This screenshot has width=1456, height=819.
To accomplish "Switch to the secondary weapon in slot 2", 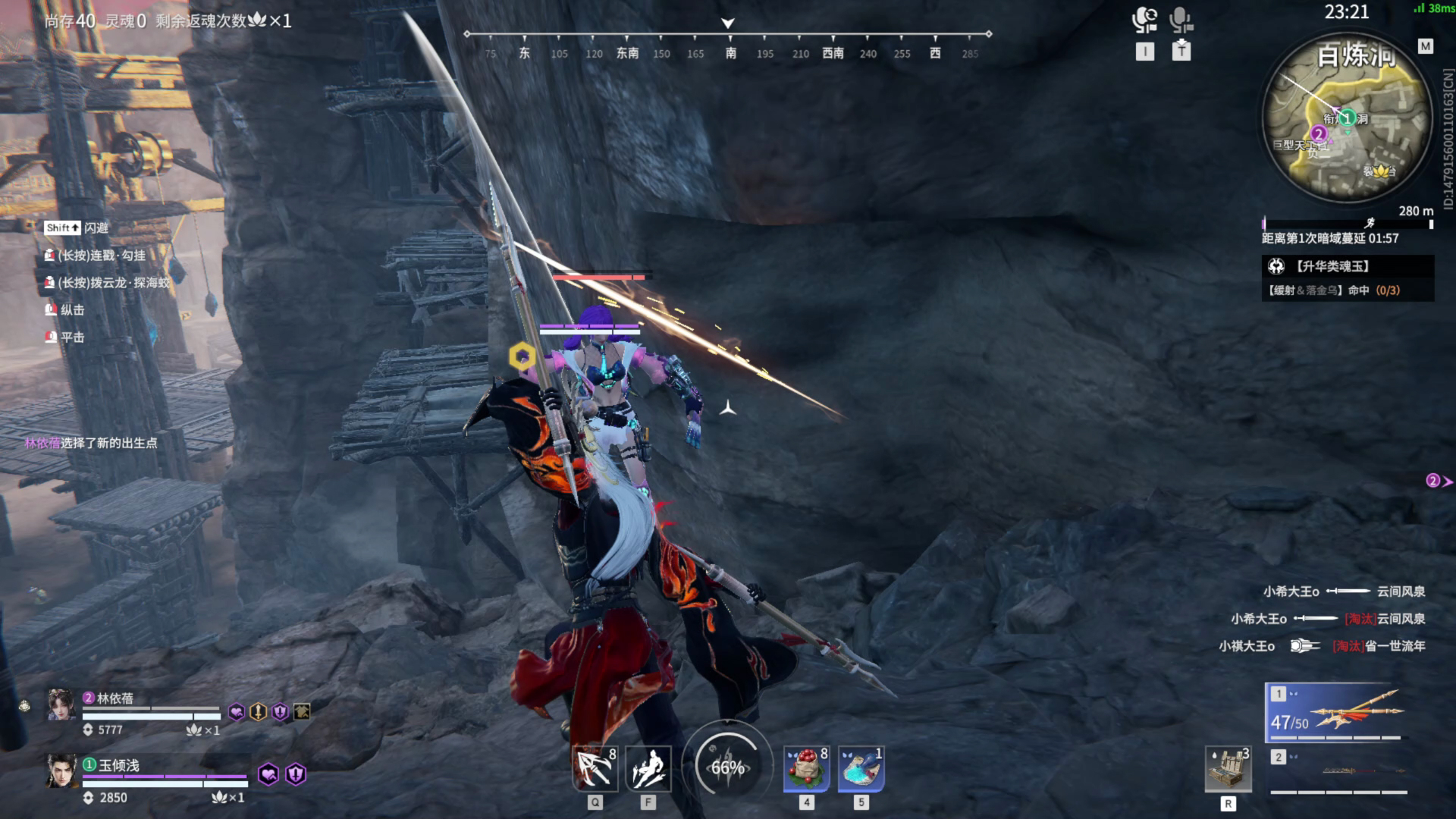I will pos(1338,770).
